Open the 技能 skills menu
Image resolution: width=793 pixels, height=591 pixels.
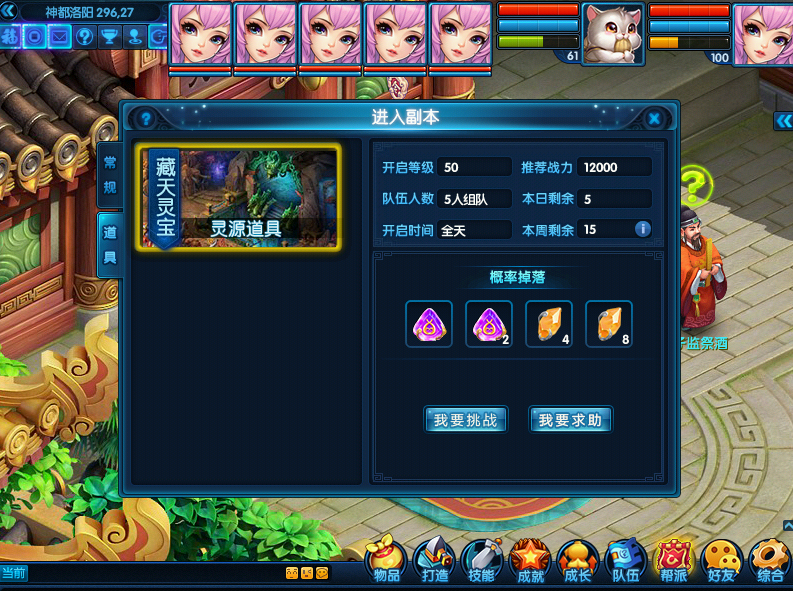click(481, 560)
